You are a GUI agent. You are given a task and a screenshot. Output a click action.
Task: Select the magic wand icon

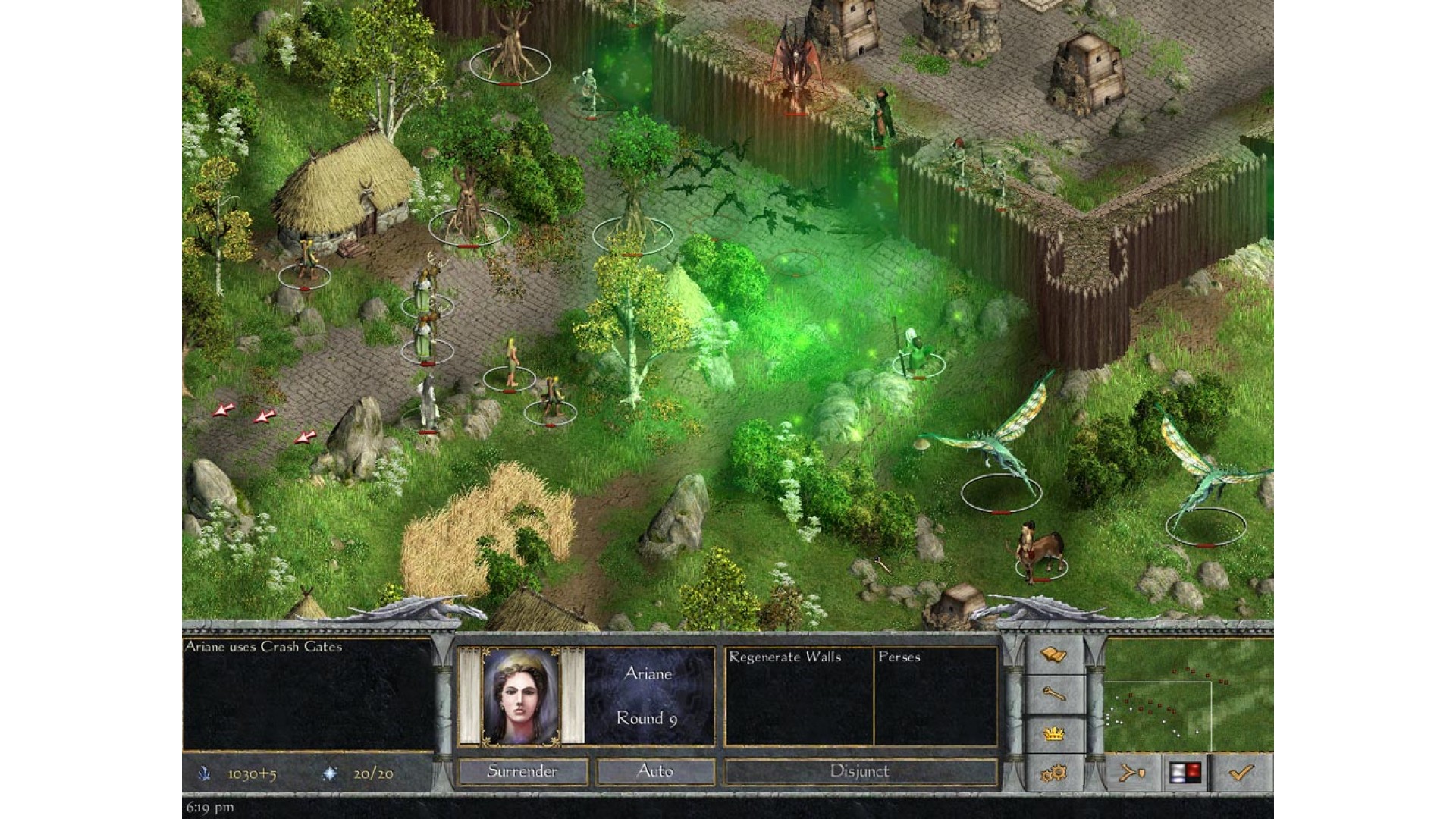pos(1053,694)
